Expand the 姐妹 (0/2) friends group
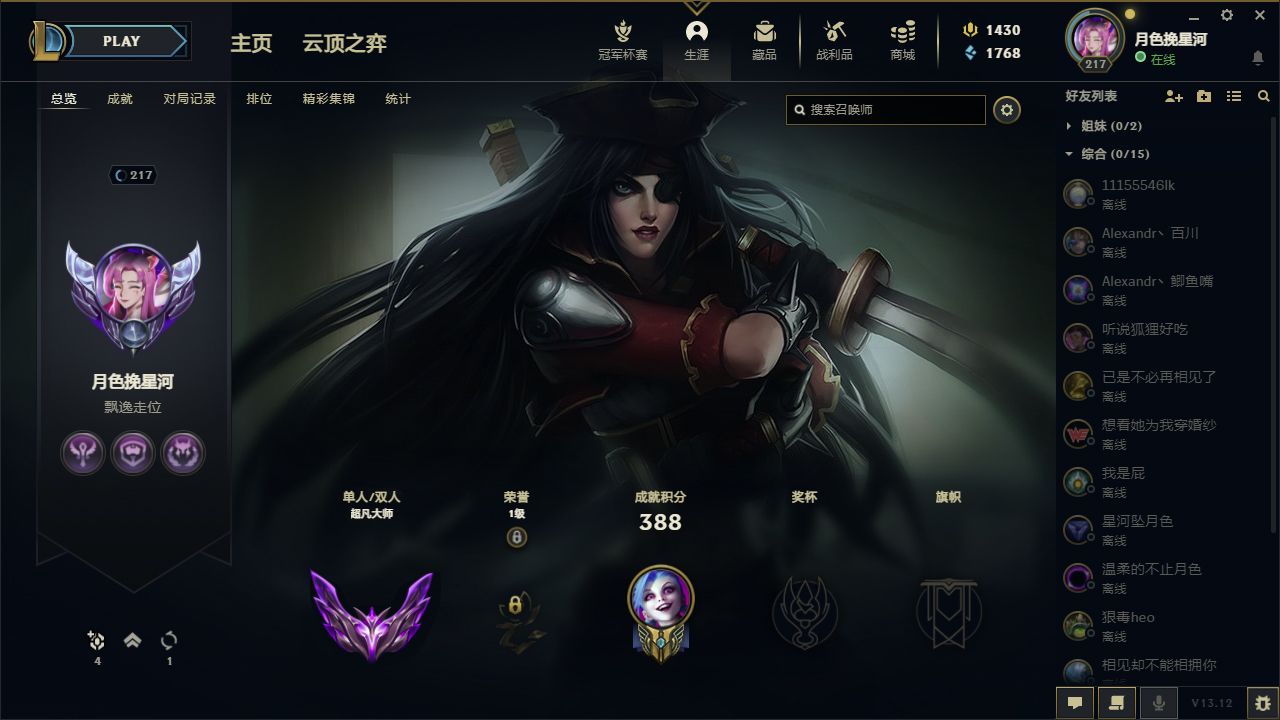This screenshot has height=720, width=1280. [1066, 126]
